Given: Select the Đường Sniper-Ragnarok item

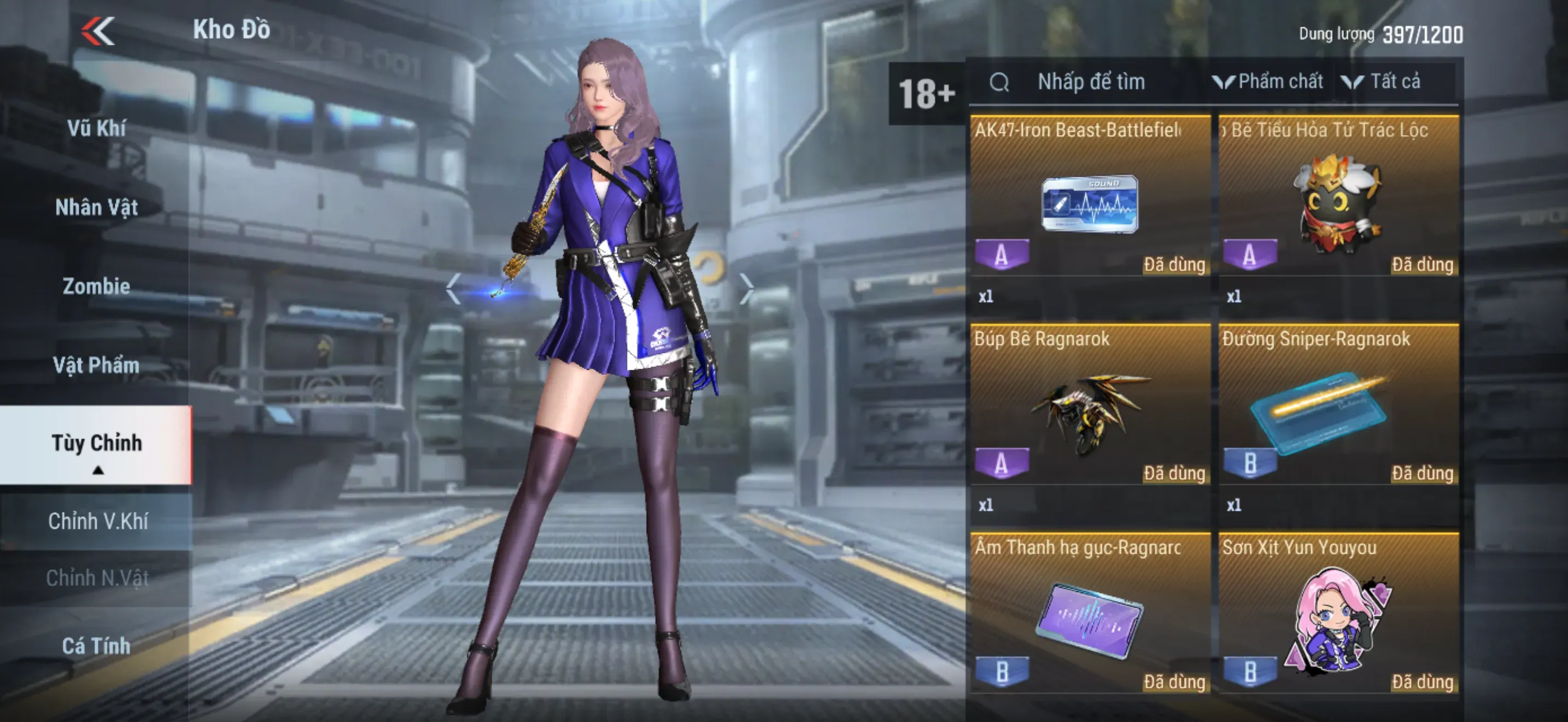Looking at the screenshot, I should (x=1338, y=413).
